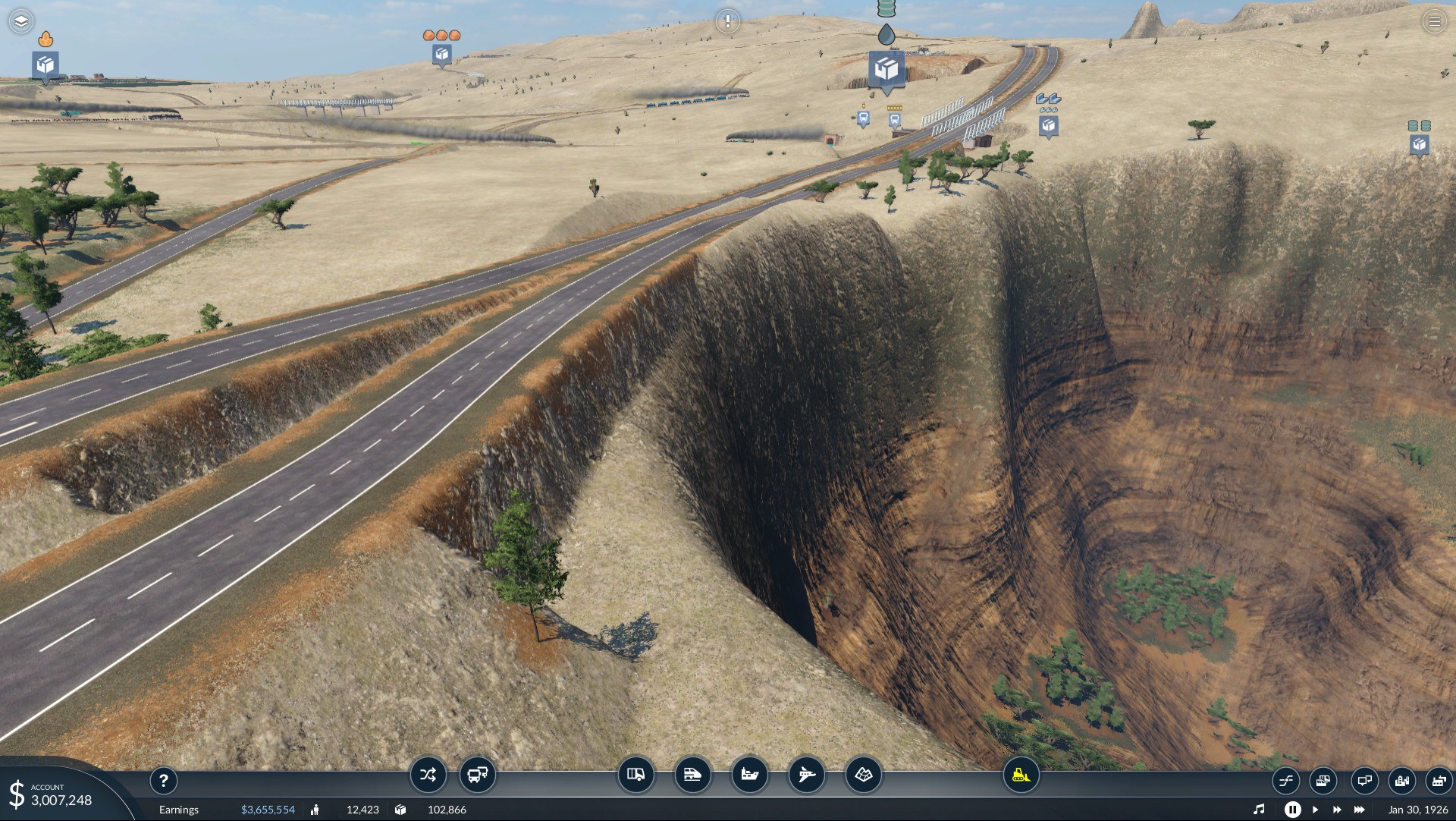Open the help question mark button
1456x821 pixels.
[x=164, y=780]
